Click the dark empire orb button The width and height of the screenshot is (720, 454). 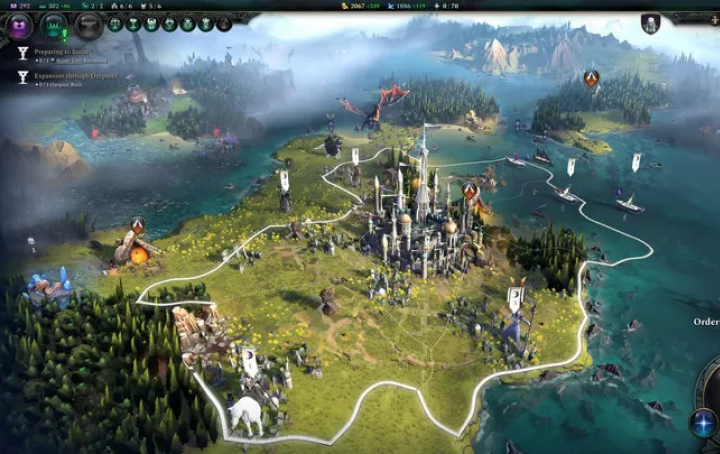pos(89,26)
